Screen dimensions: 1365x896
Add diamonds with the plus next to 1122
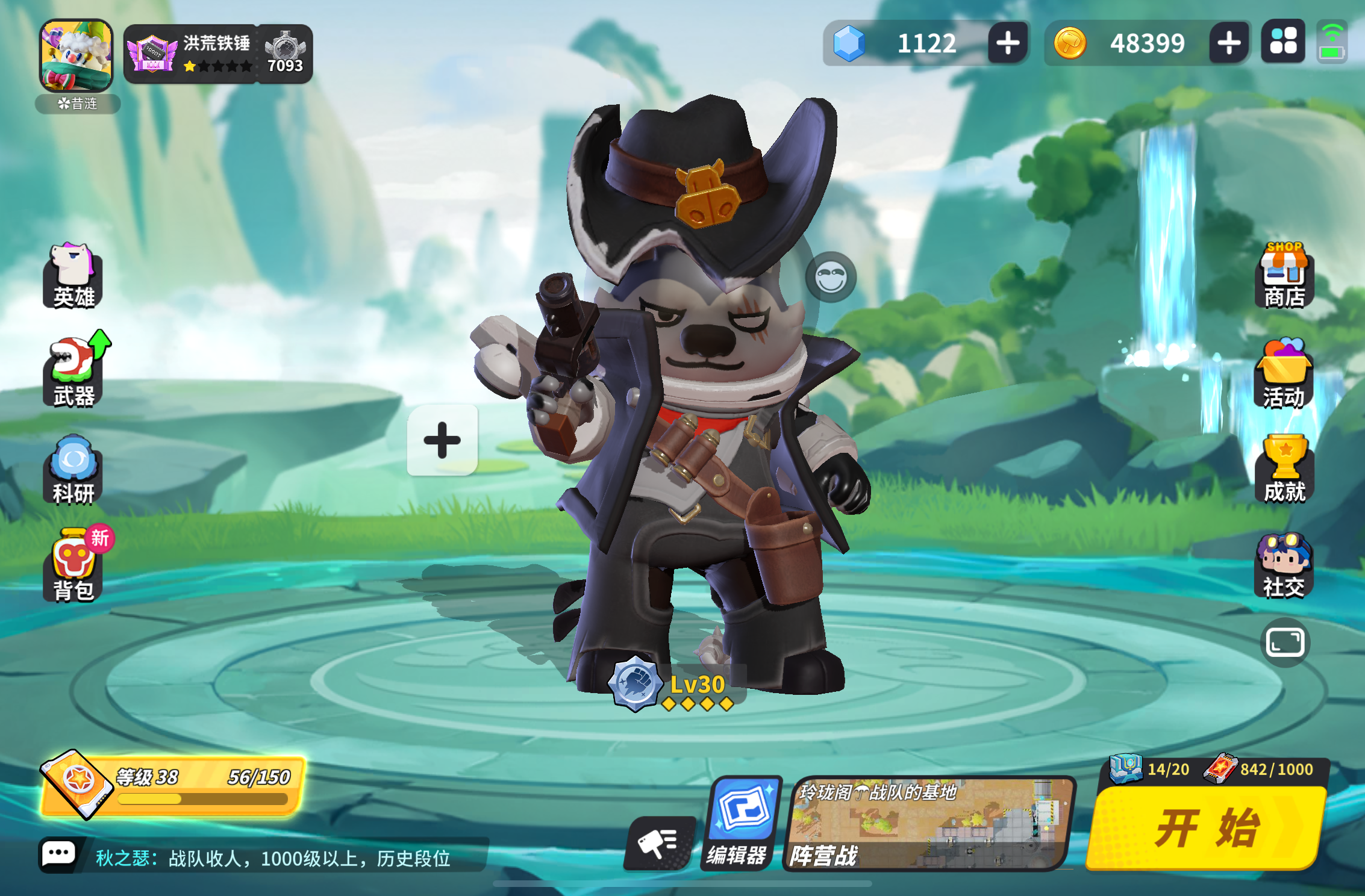click(1007, 43)
